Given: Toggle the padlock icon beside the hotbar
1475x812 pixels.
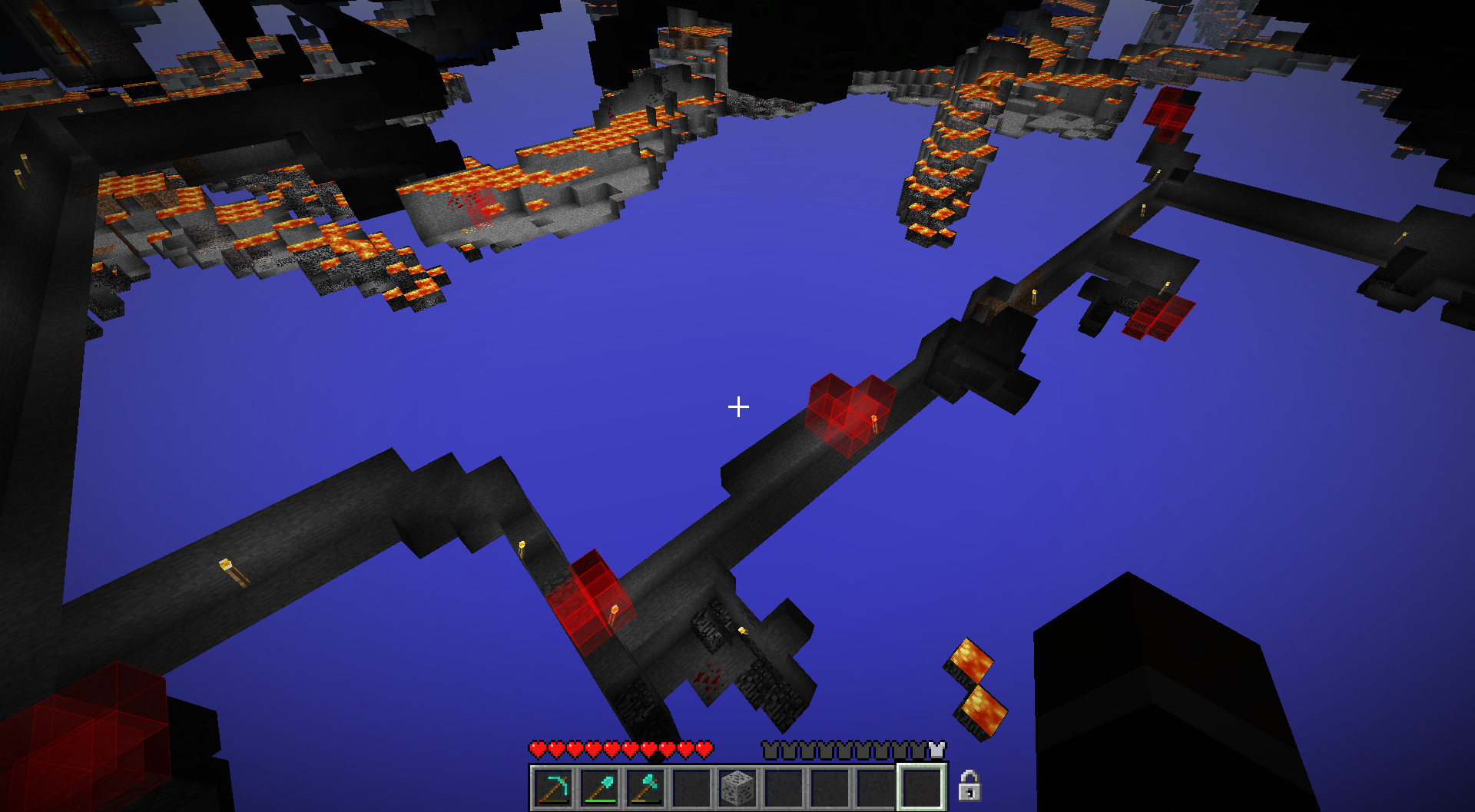Looking at the screenshot, I should [970, 786].
